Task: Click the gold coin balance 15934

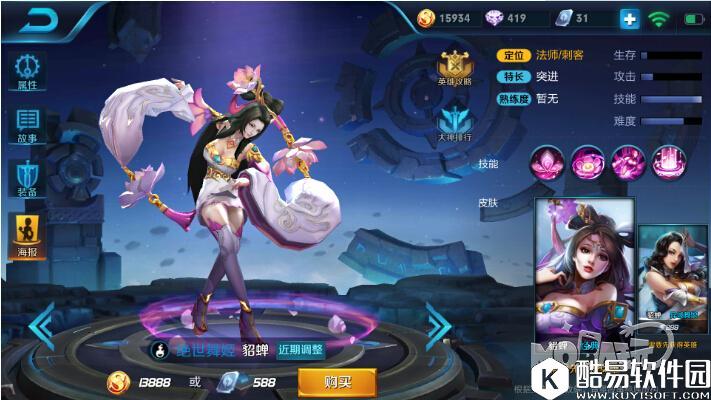Action: click(447, 18)
